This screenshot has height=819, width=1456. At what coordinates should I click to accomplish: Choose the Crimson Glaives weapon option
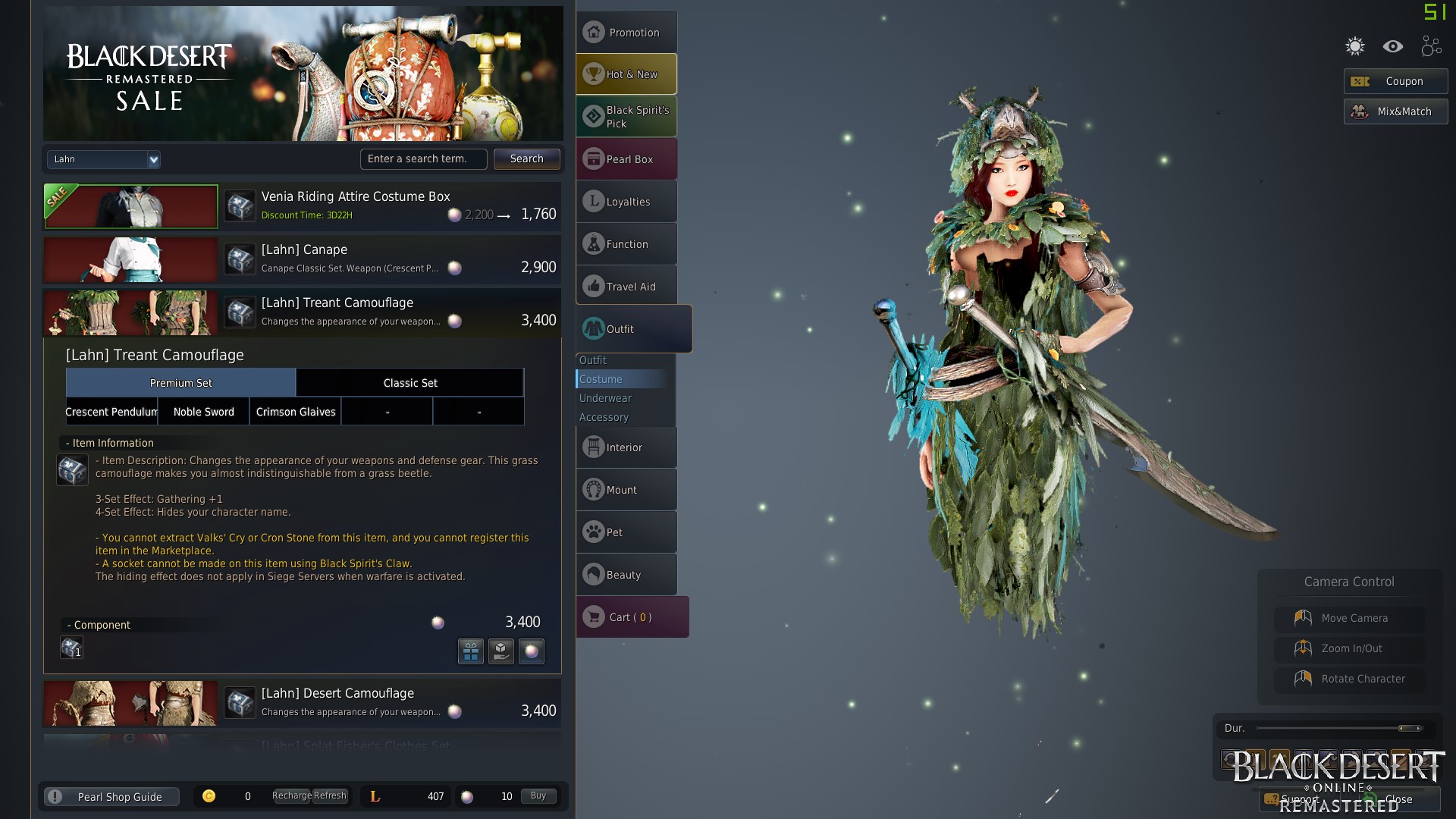(x=296, y=412)
